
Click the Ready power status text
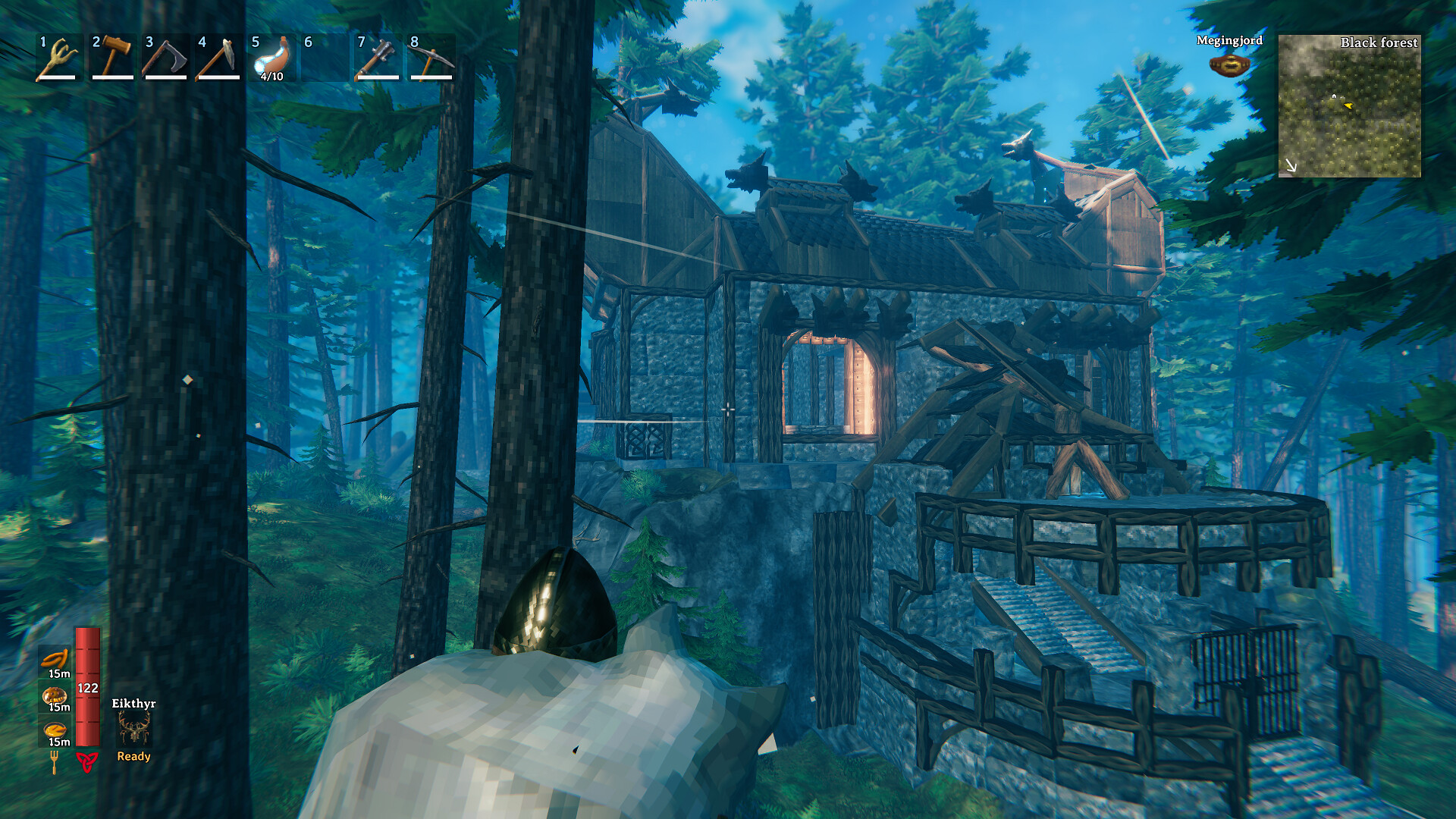click(133, 756)
